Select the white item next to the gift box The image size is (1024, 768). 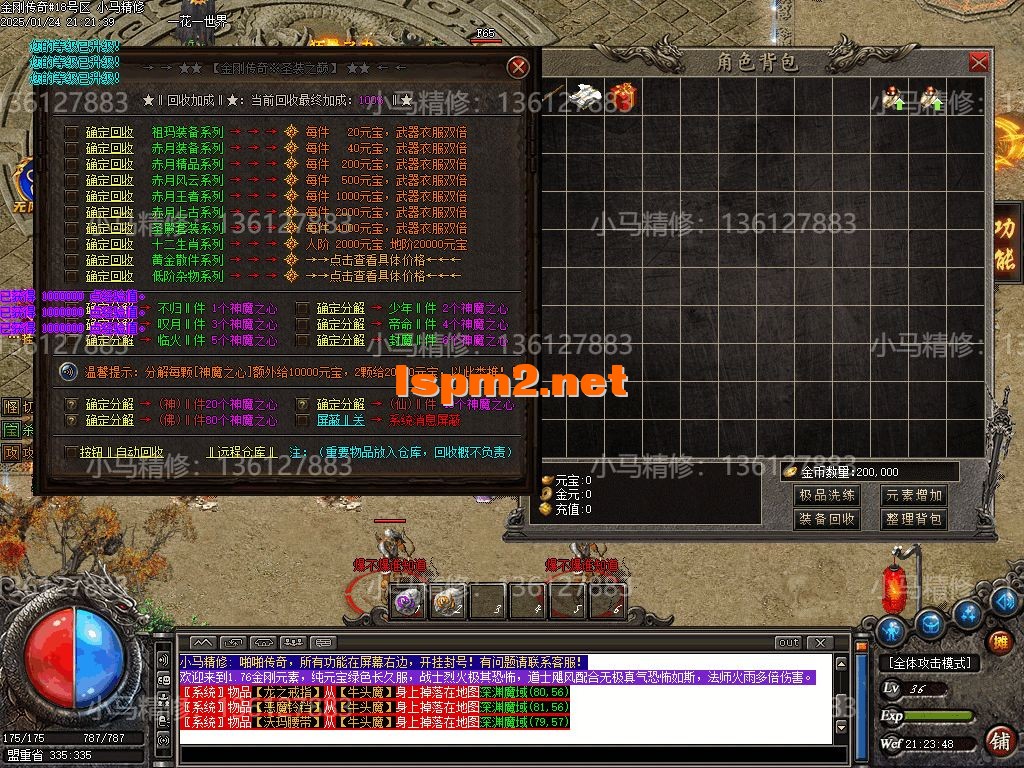(583, 96)
